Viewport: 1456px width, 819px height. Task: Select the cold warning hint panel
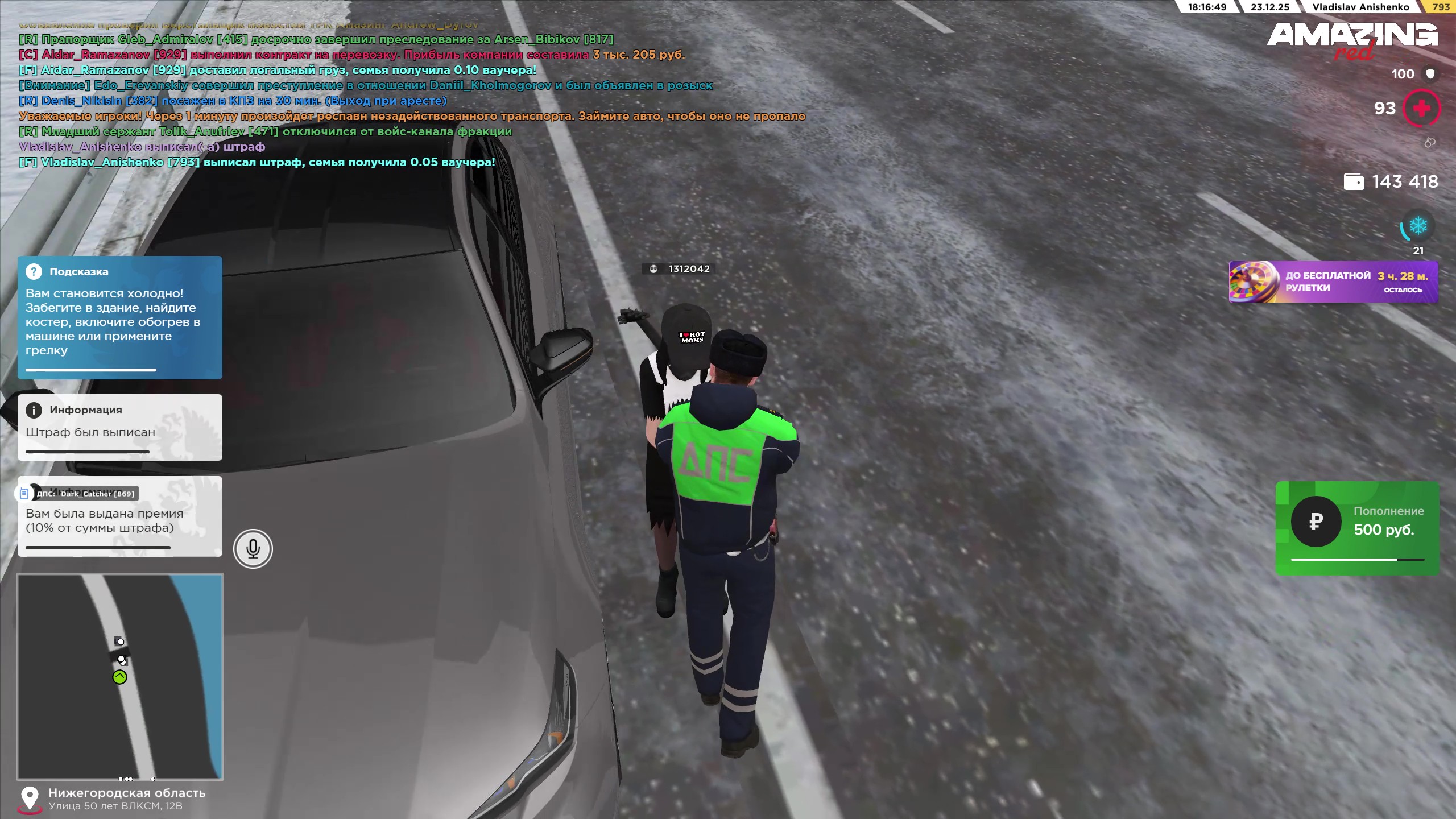(x=120, y=317)
